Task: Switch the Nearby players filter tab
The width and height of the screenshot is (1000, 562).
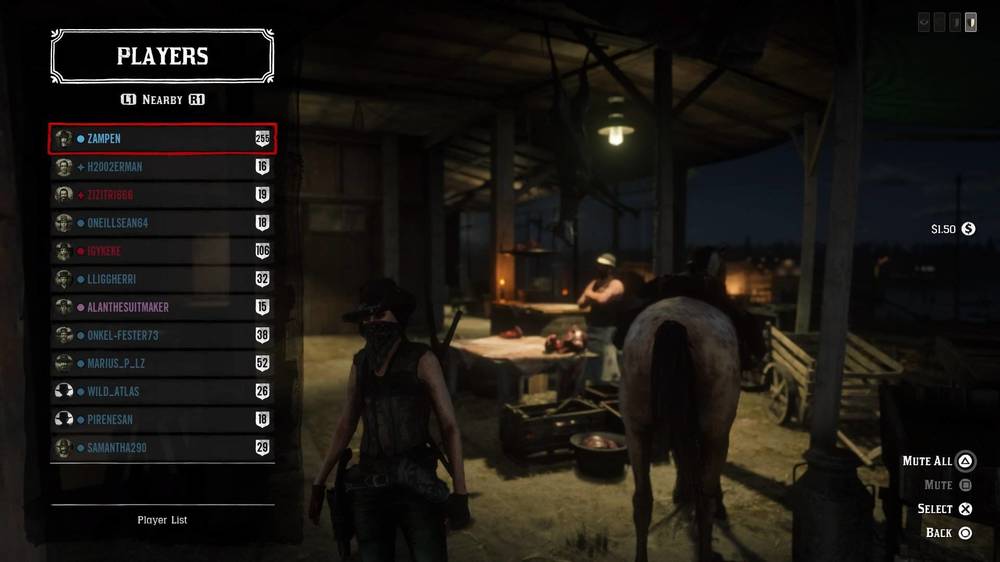Action: (x=162, y=100)
